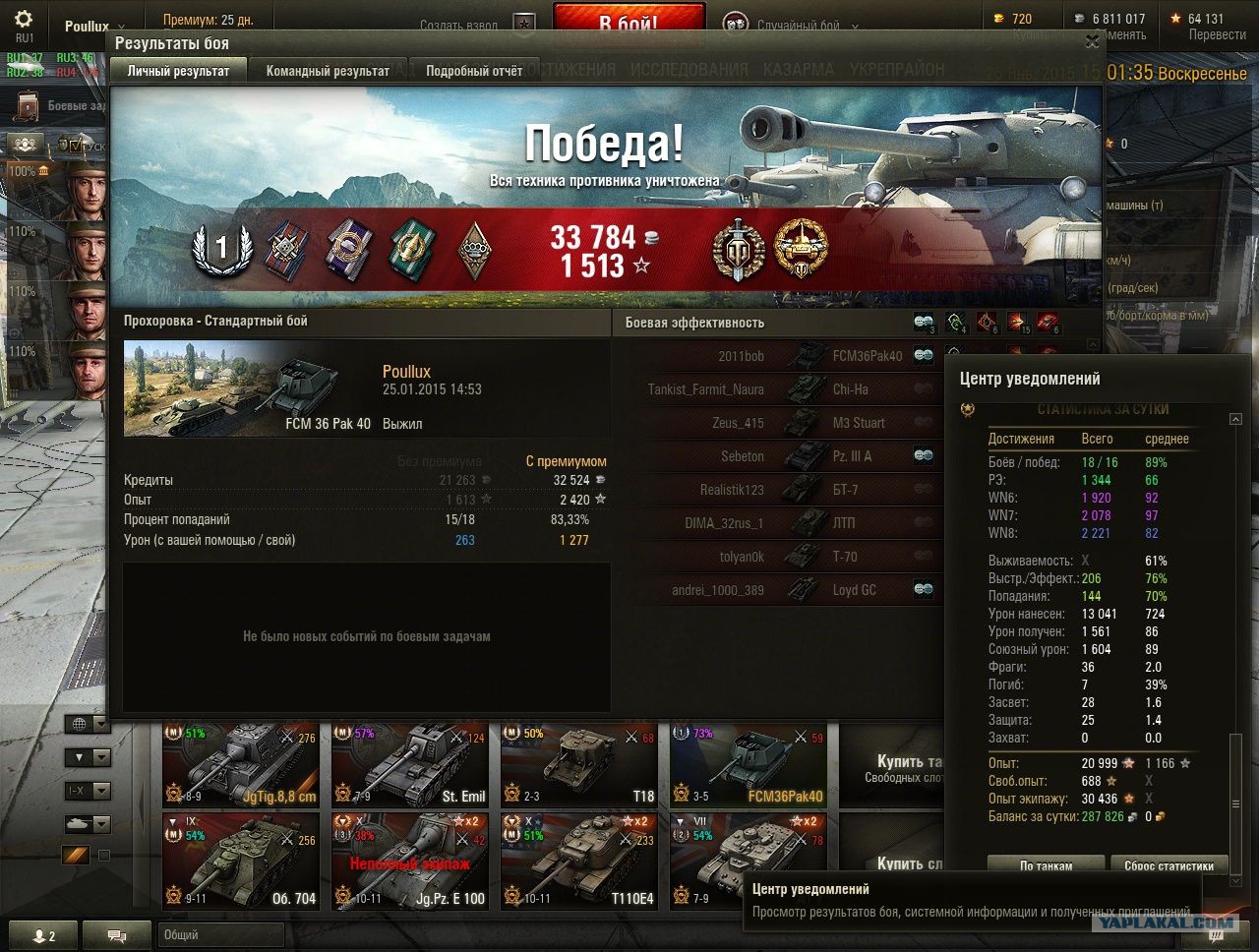Open the settings gear menu
This screenshot has width=1259, height=952.
tap(24, 20)
